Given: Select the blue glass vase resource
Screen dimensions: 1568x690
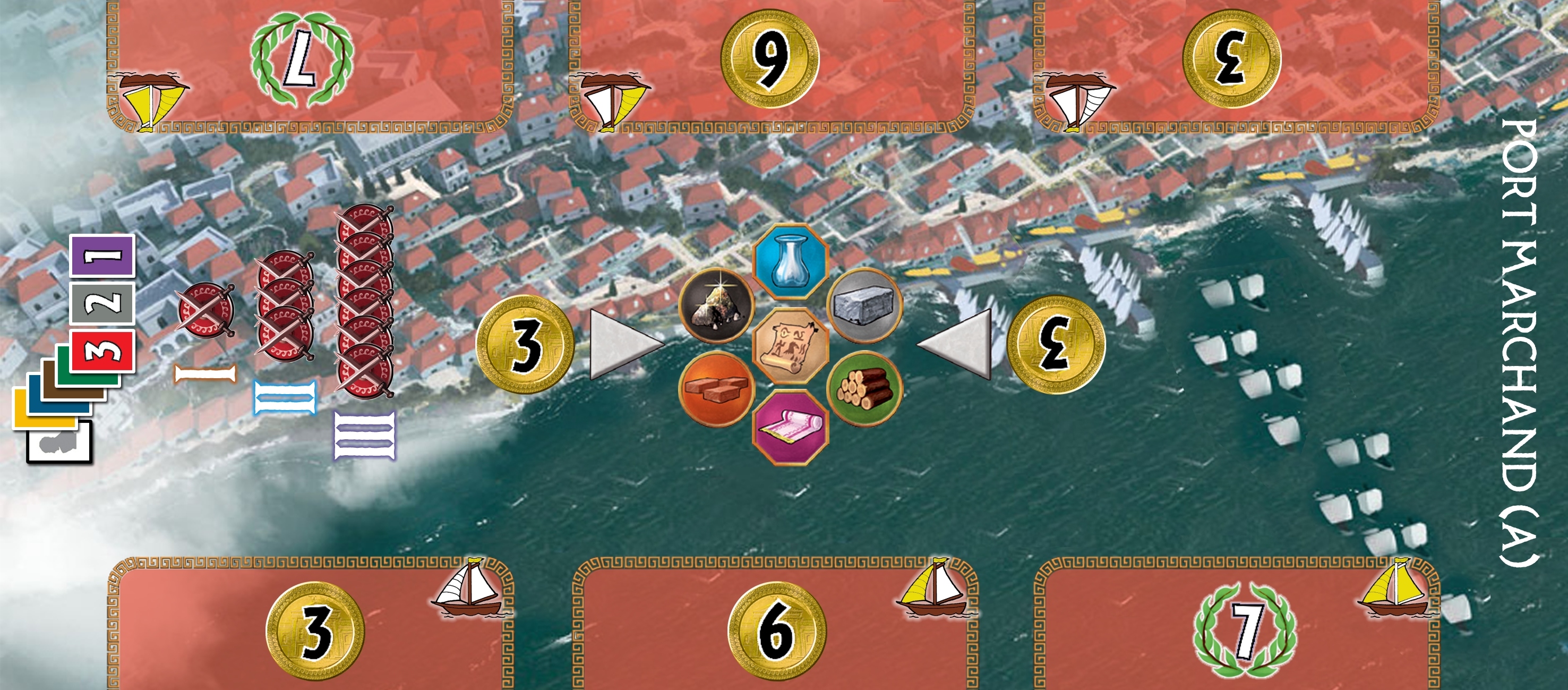Looking at the screenshot, I should pos(790,261).
